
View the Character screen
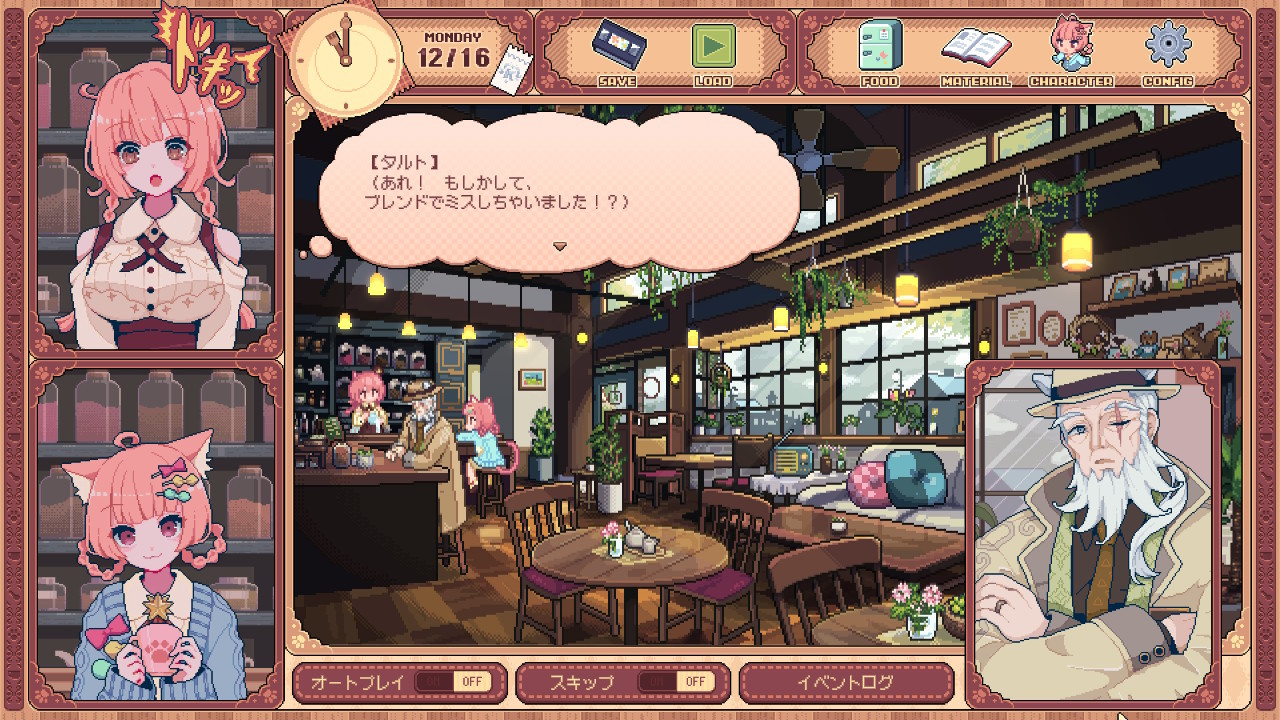coord(1070,52)
